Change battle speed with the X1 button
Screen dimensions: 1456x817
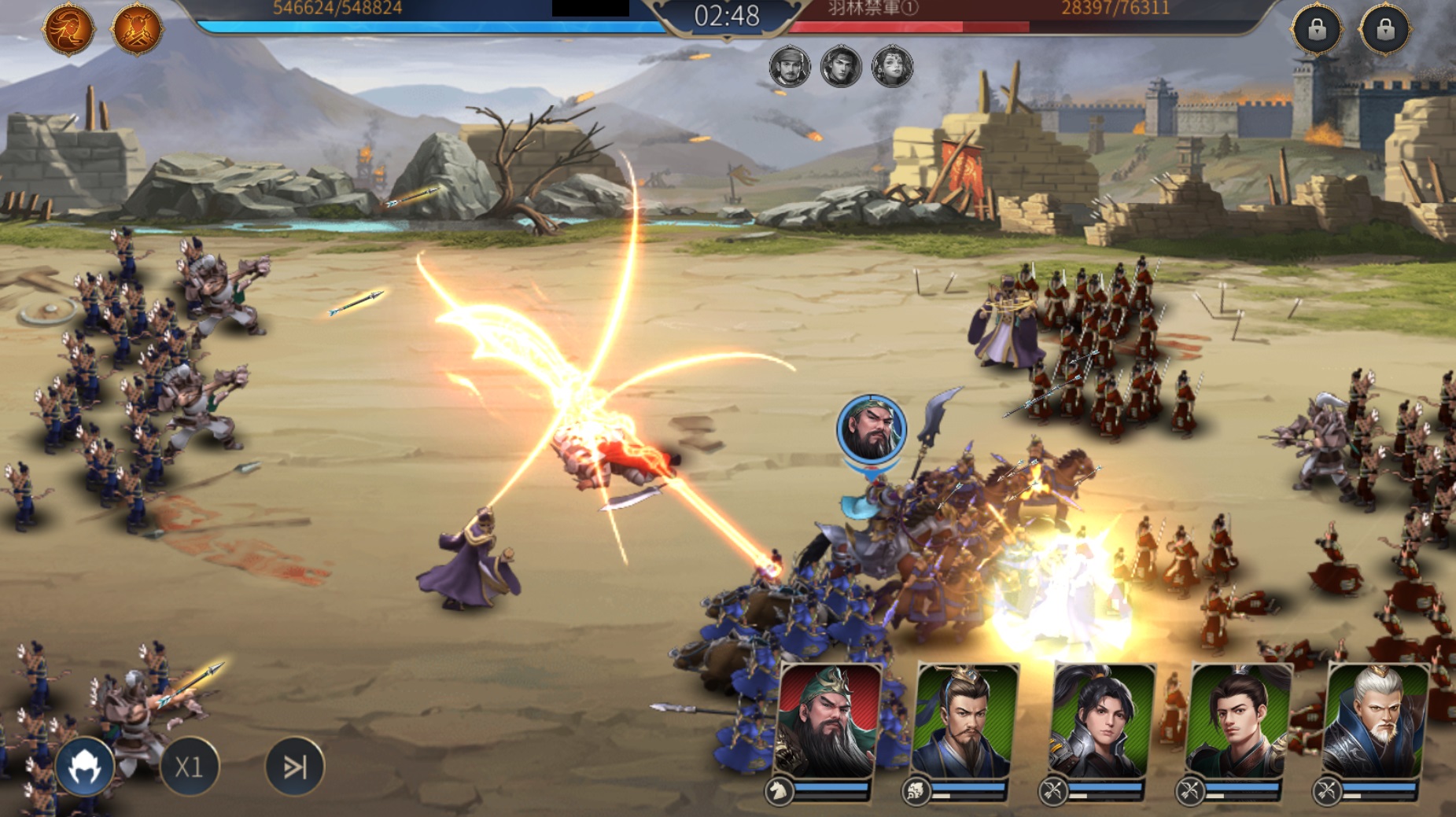pyautogui.click(x=189, y=767)
